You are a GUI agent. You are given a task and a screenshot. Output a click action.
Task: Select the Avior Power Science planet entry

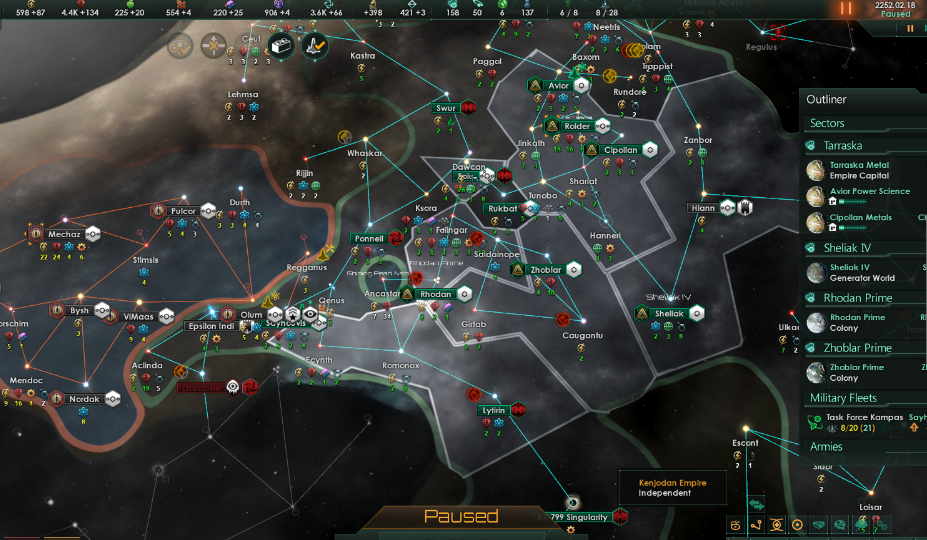(868, 196)
